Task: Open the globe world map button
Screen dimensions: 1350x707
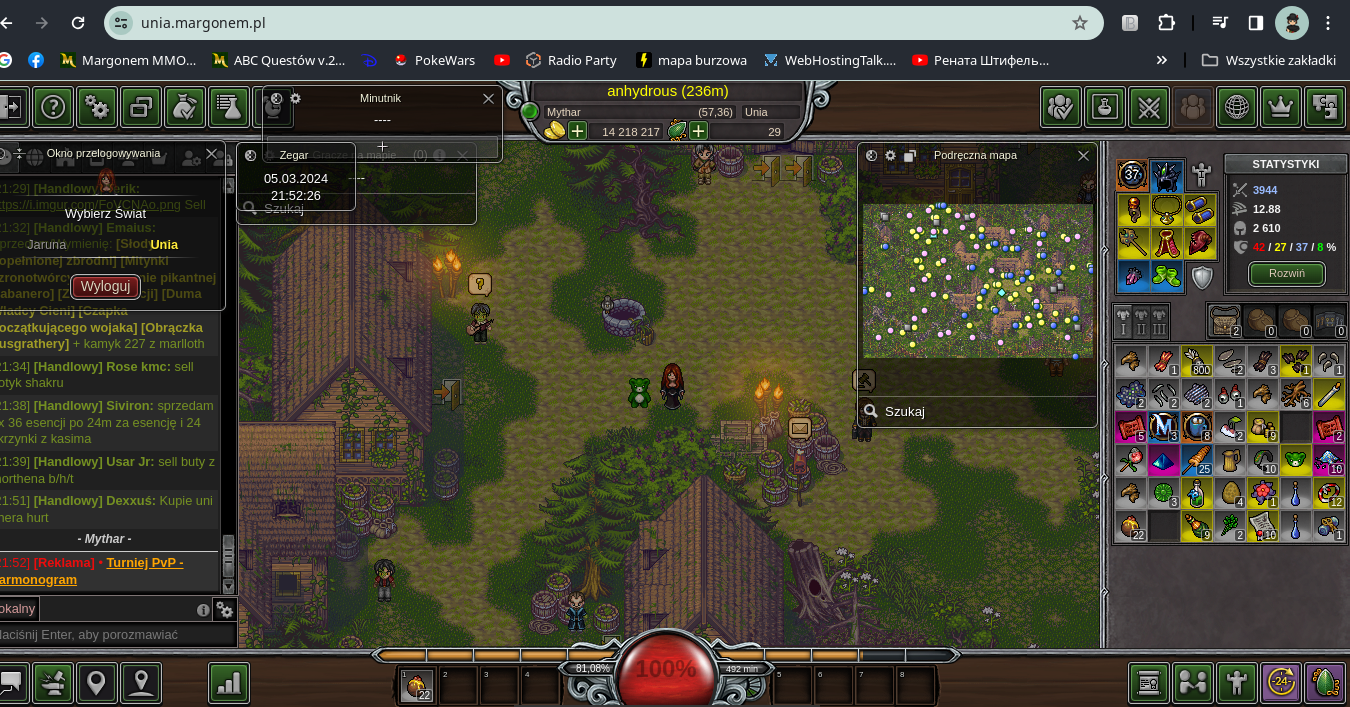Action: pyautogui.click(x=1237, y=107)
